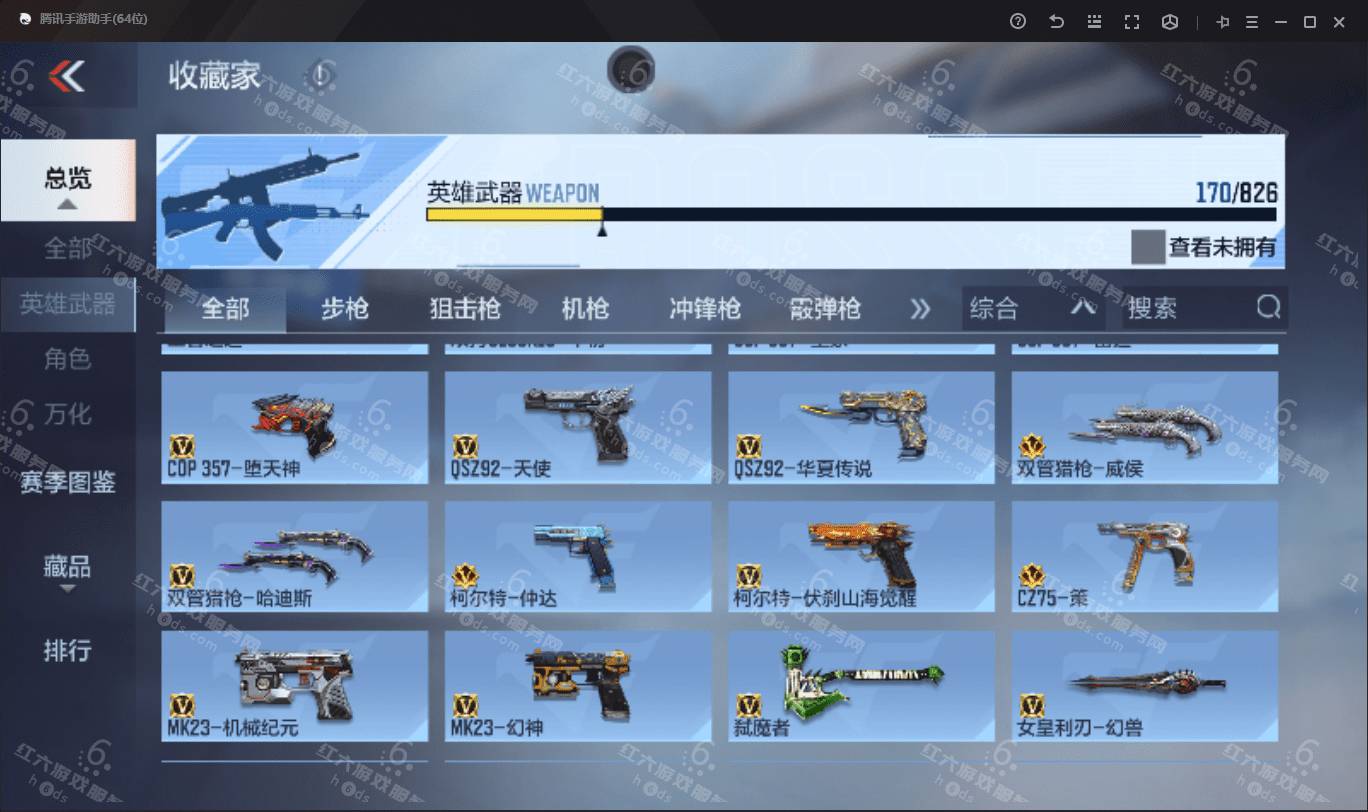Image resolution: width=1368 pixels, height=812 pixels.
Task: Select the 冲锋枪 submachine gun tab
Action: tap(705, 309)
